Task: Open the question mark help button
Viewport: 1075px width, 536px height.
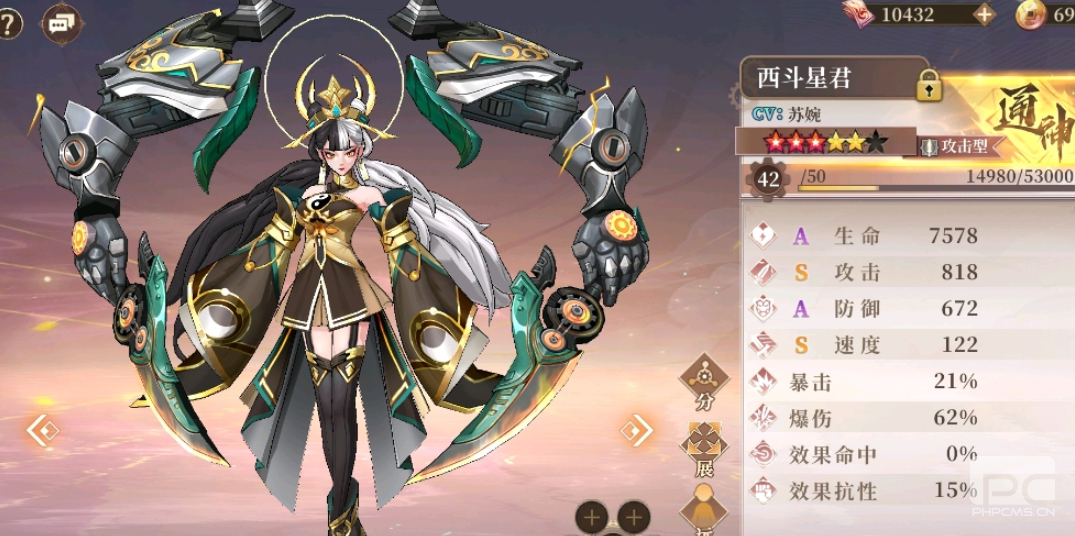Action: 8,22
